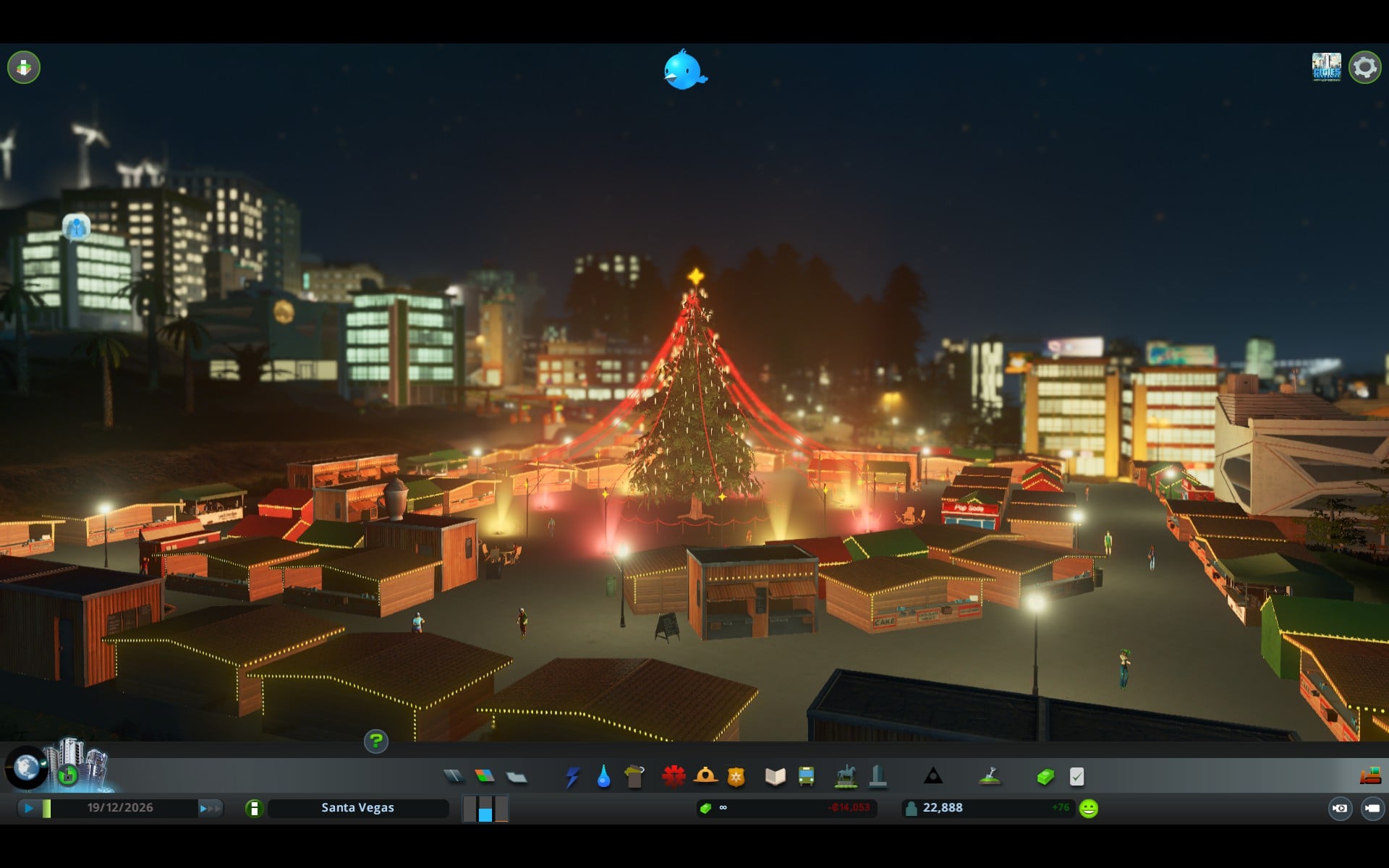Image resolution: width=1389 pixels, height=868 pixels.
Task: Open the Roads build menu
Action: pyautogui.click(x=454, y=776)
